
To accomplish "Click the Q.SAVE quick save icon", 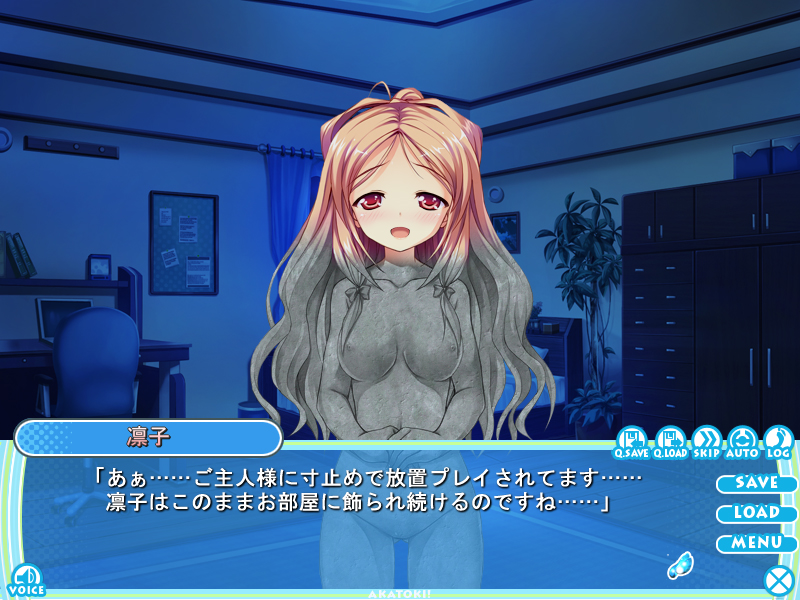I will coord(631,441).
